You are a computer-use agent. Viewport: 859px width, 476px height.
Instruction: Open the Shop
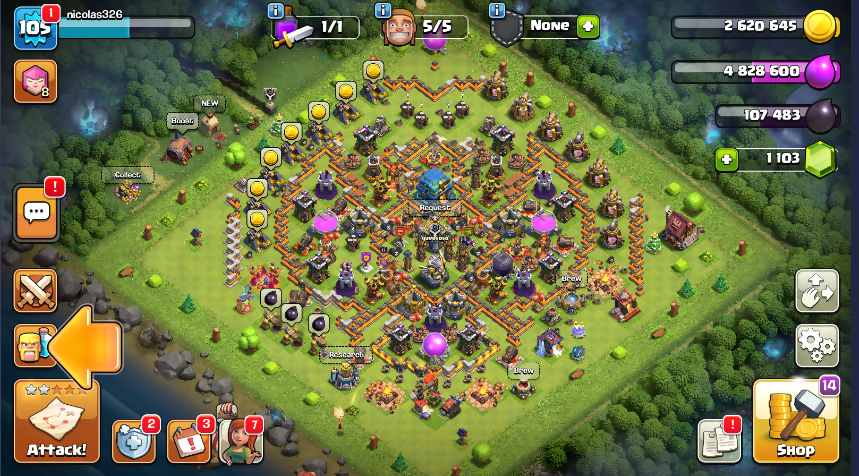pos(795,422)
